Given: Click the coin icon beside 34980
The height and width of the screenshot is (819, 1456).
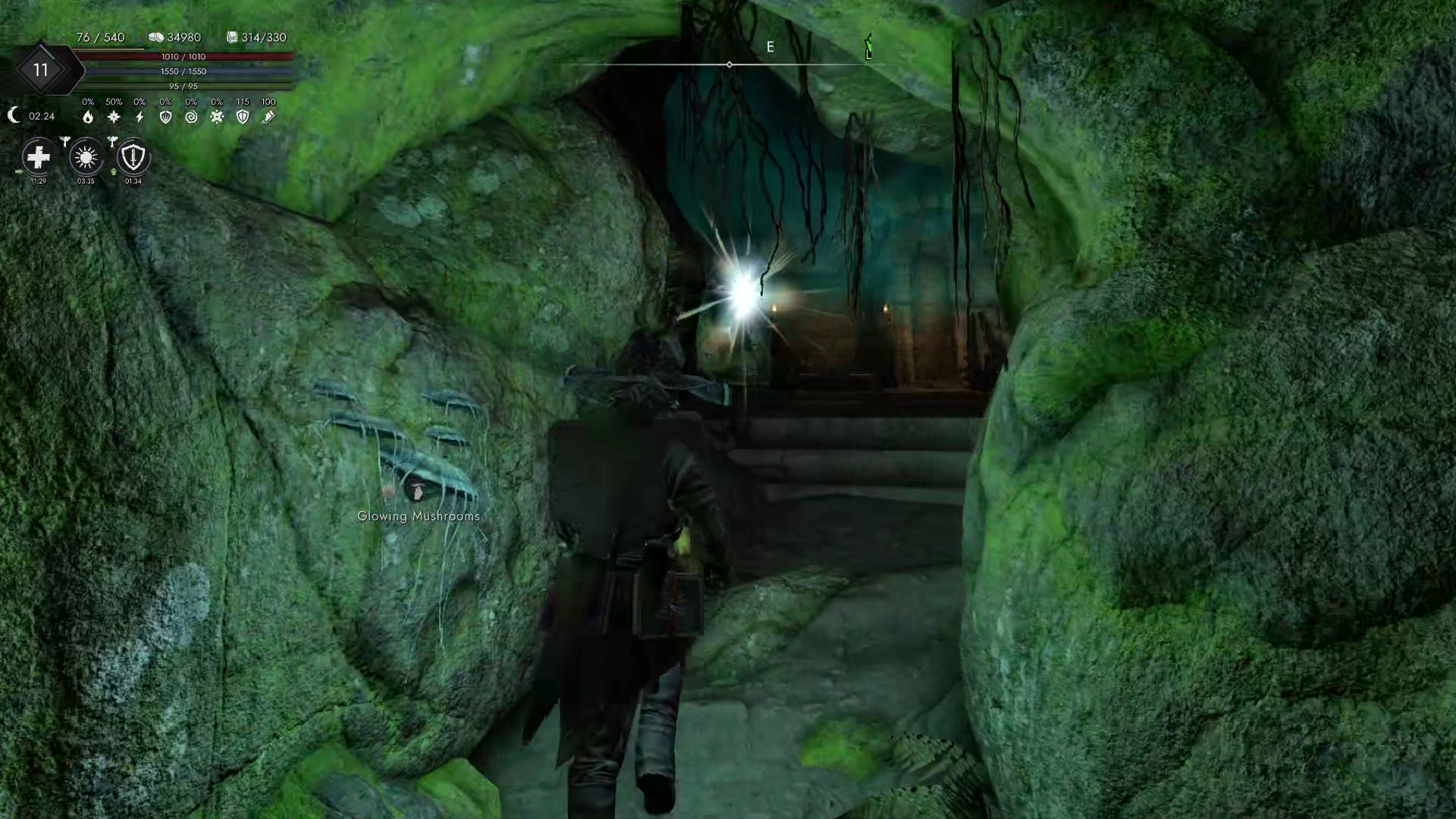Looking at the screenshot, I should 156,36.
